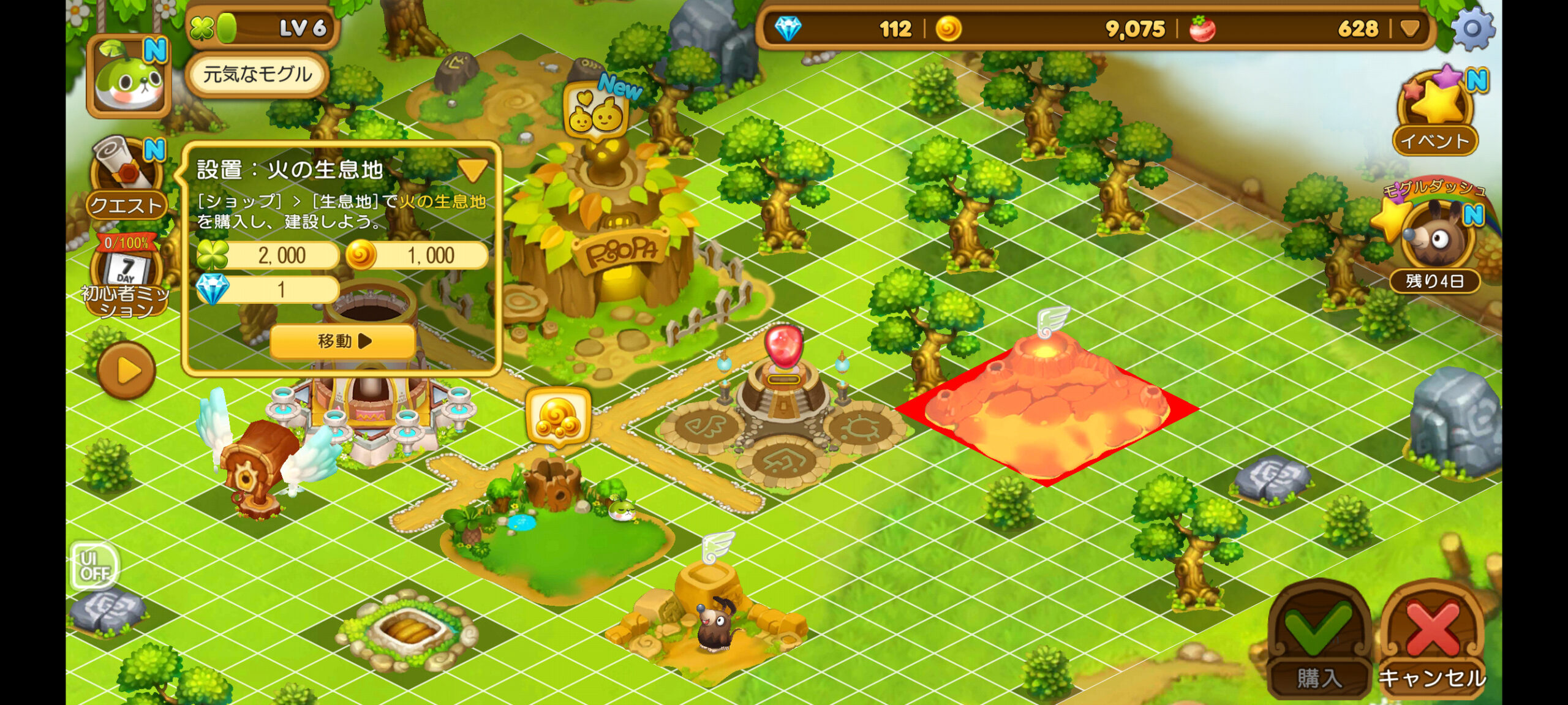Collapse the quest panel with the orange arrow
This screenshot has height=705, width=1568.
tap(472, 170)
